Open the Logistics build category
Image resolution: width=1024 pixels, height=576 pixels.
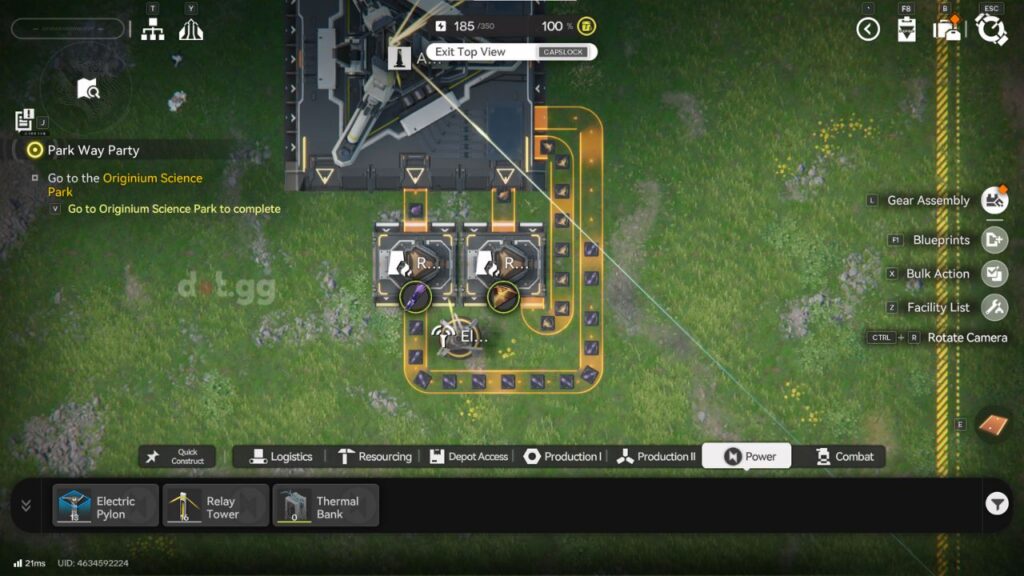(x=281, y=456)
